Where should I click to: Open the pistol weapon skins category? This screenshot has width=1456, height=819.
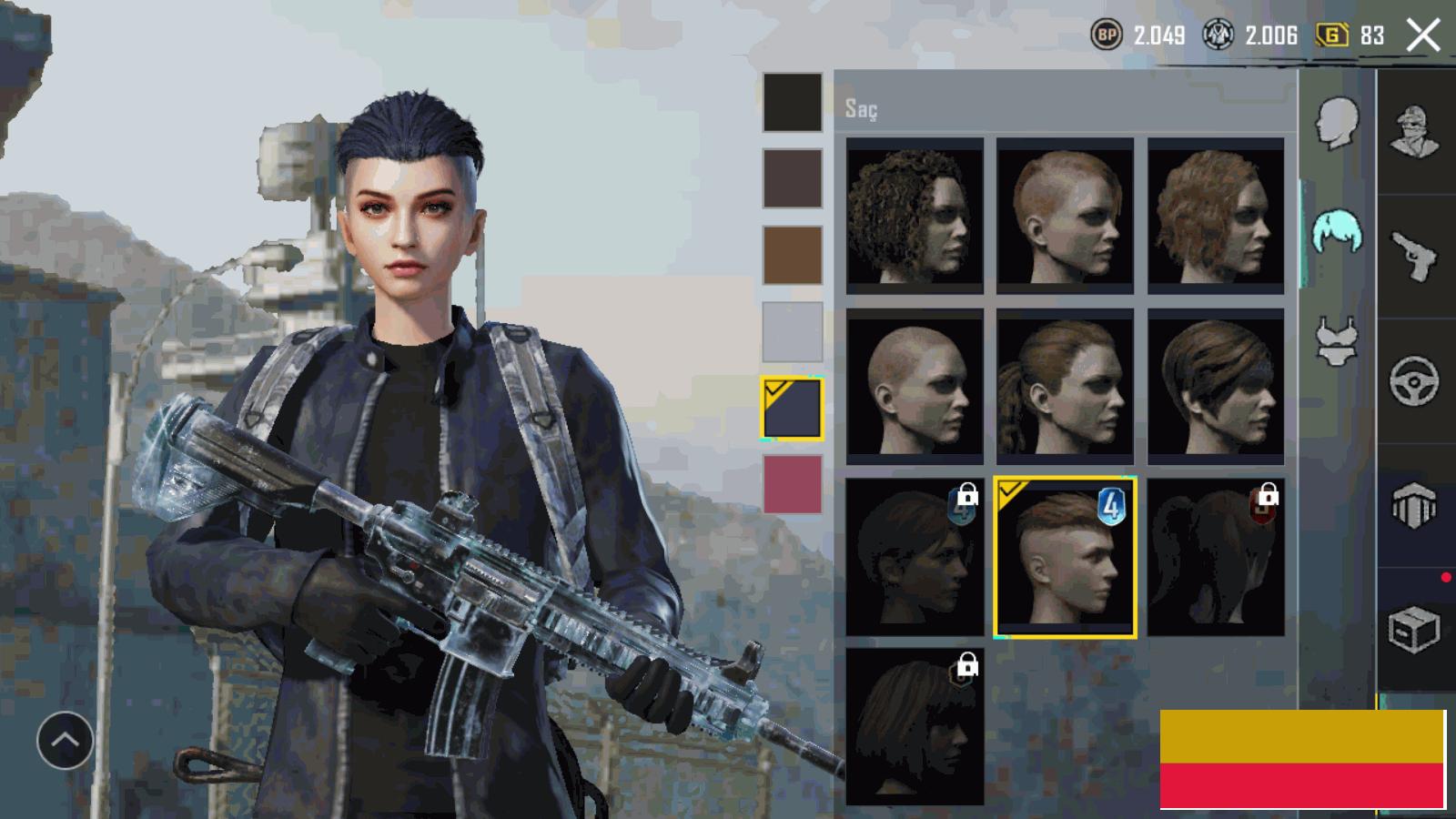click(x=1414, y=255)
